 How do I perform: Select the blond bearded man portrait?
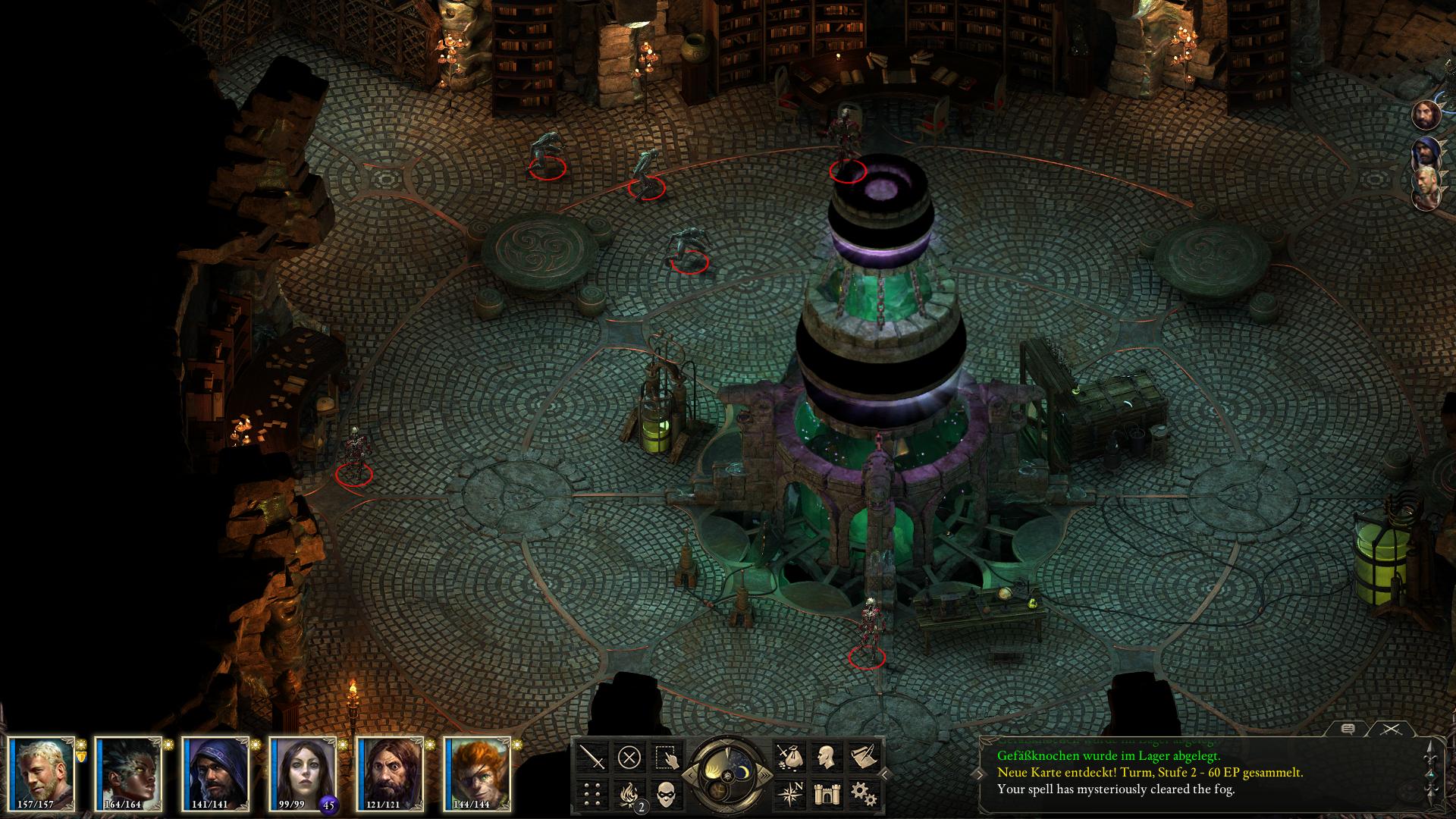click(42, 773)
